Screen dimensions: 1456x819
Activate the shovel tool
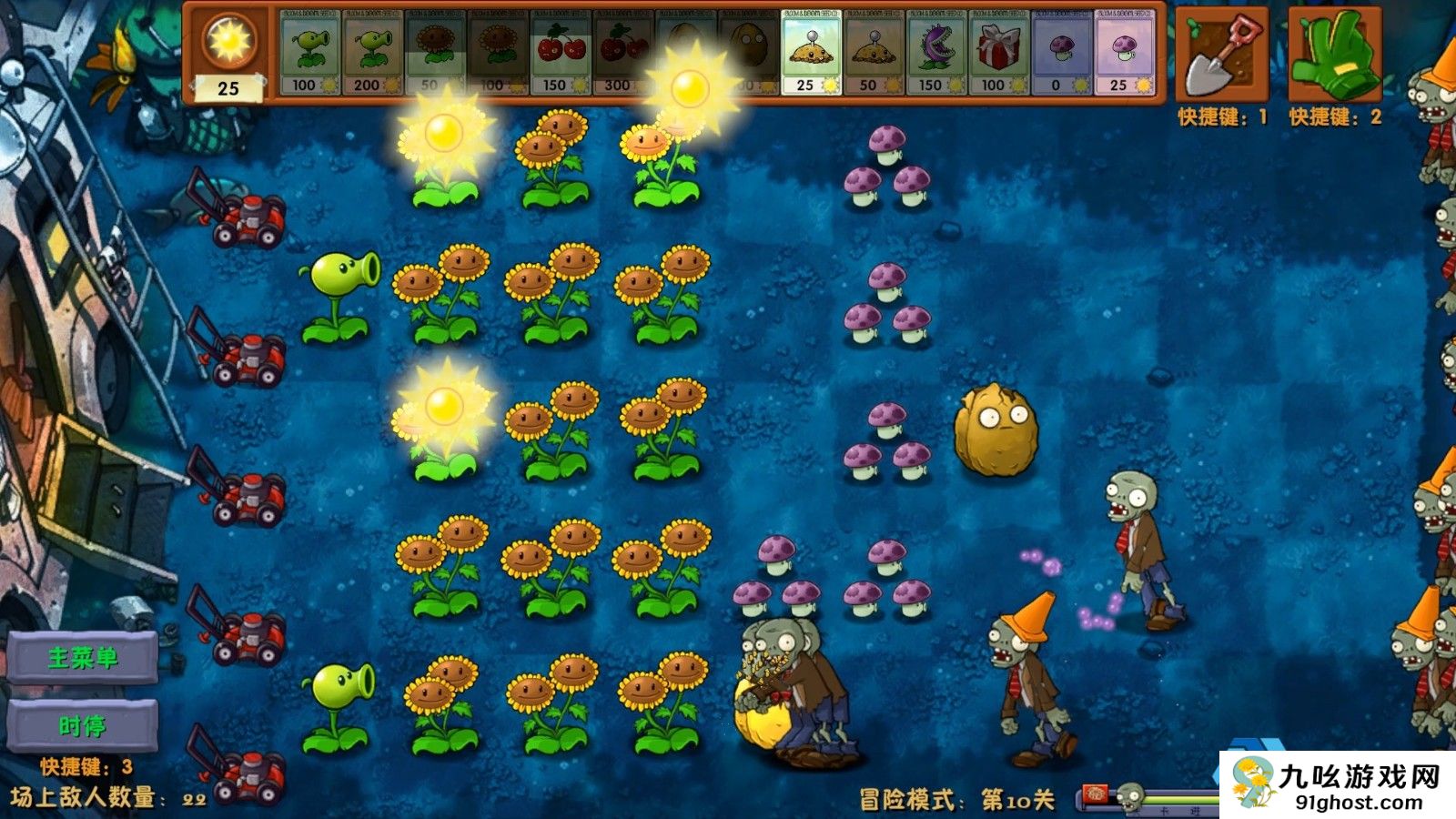(x=1221, y=55)
